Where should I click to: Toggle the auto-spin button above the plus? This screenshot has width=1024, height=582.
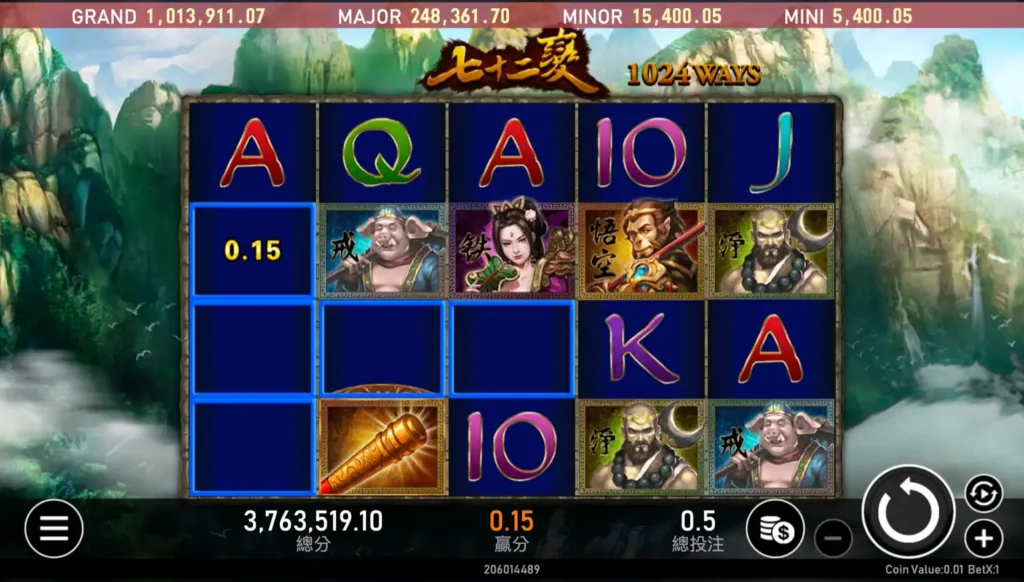[983, 492]
